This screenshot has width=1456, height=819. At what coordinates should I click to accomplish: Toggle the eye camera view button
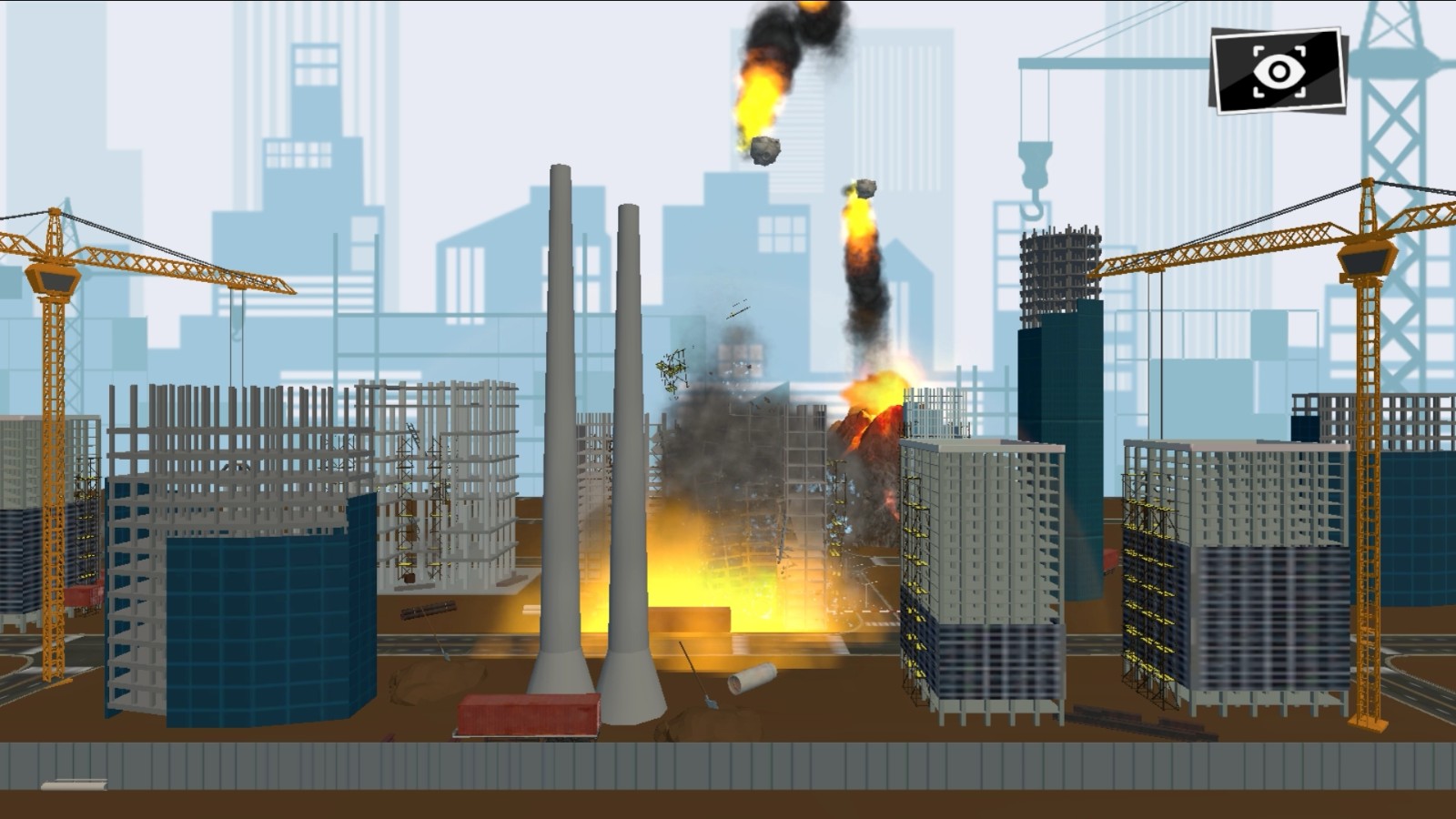[1279, 71]
